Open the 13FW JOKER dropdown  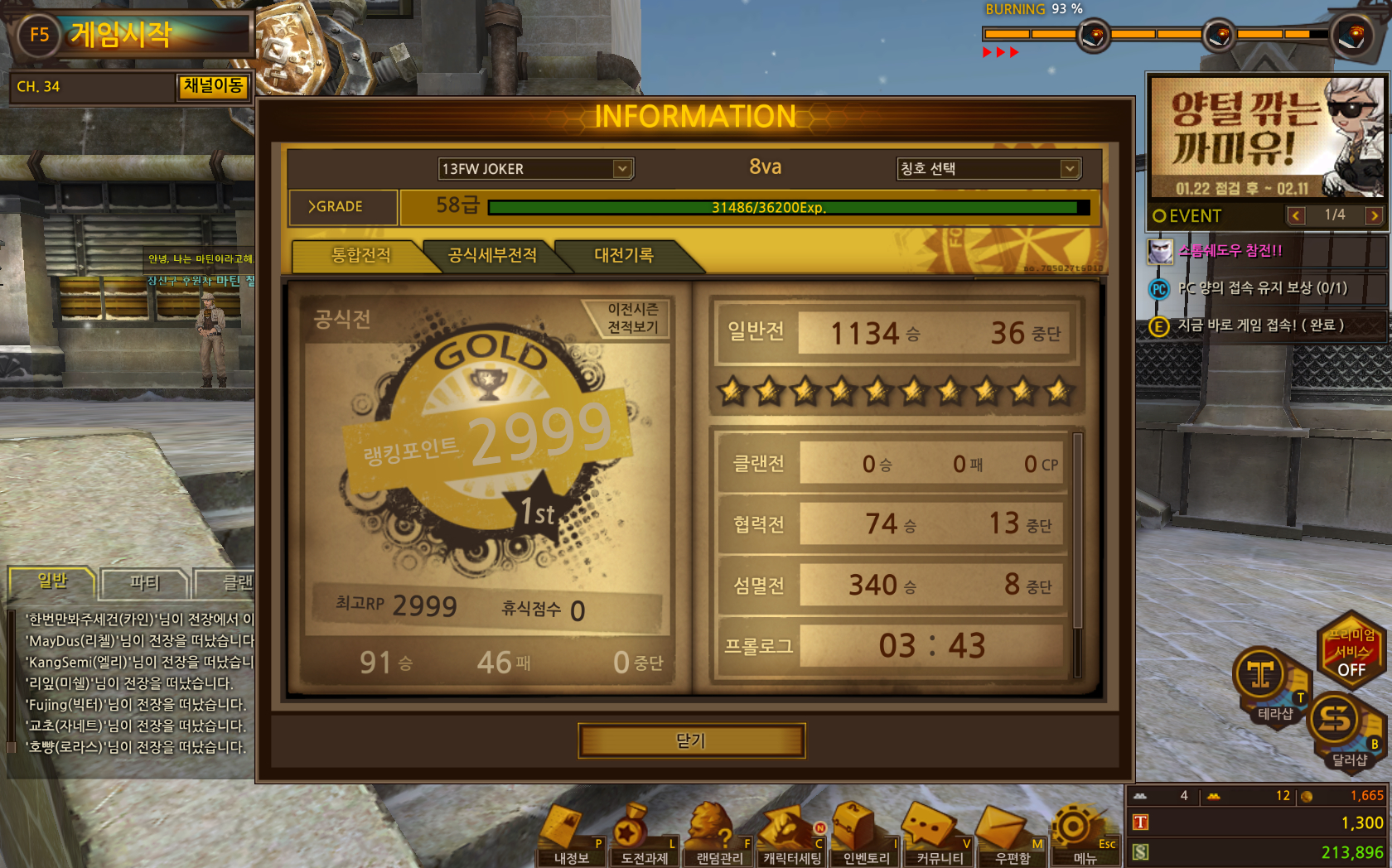coord(622,169)
